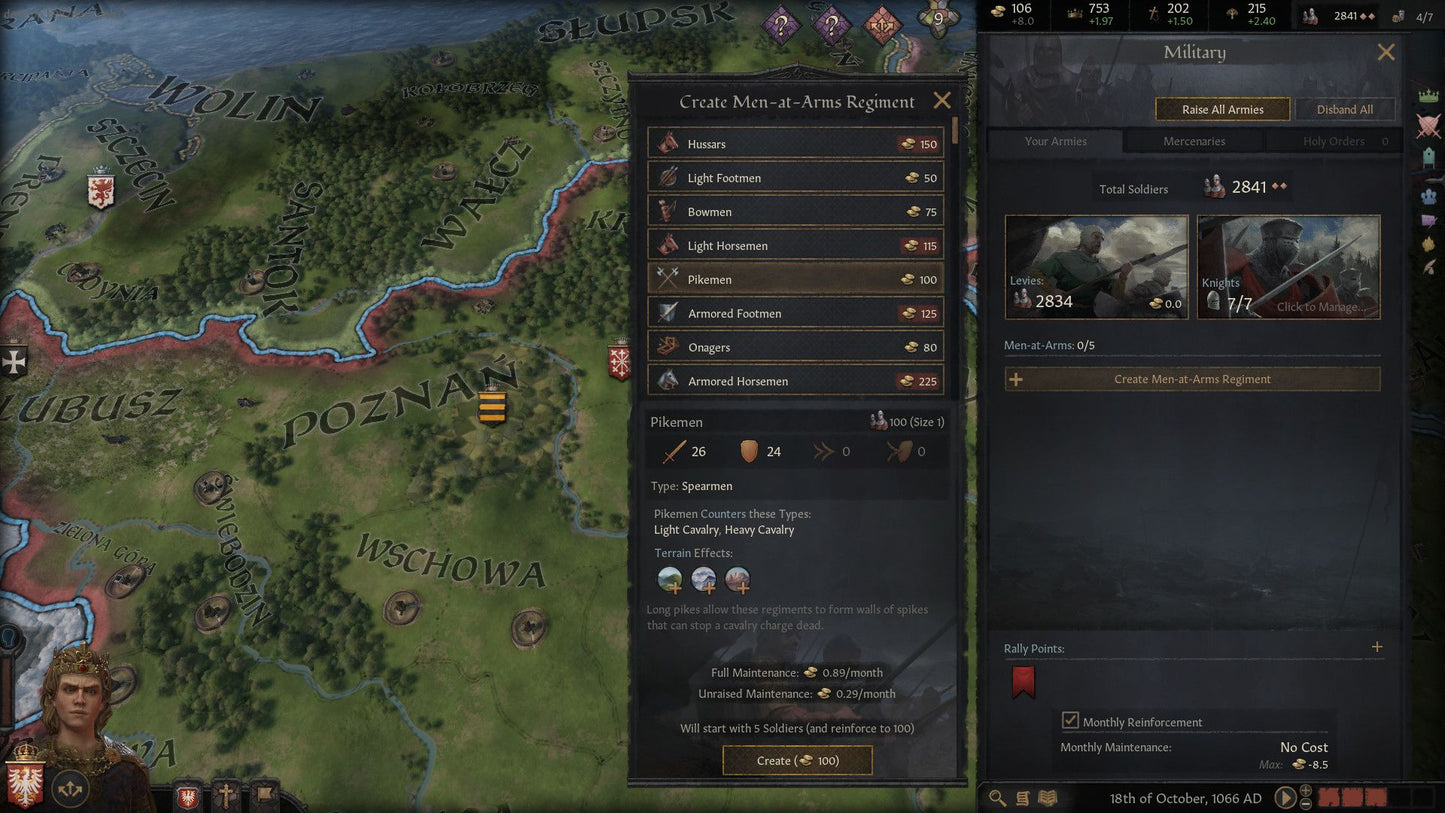The width and height of the screenshot is (1445, 813).
Task: Toggle Raise All Armies
Action: tap(1222, 108)
